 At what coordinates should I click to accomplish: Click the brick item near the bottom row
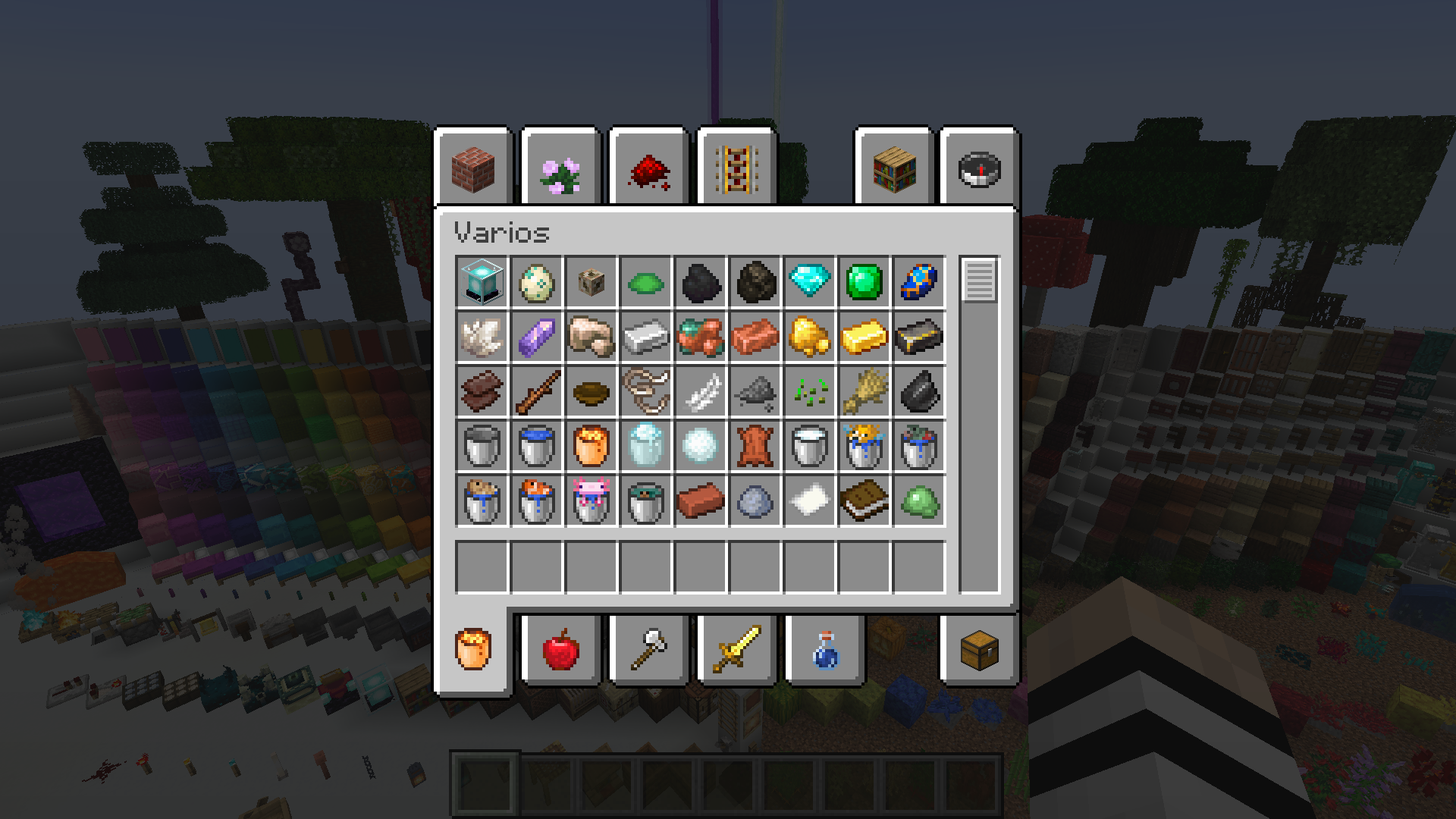[x=700, y=501]
